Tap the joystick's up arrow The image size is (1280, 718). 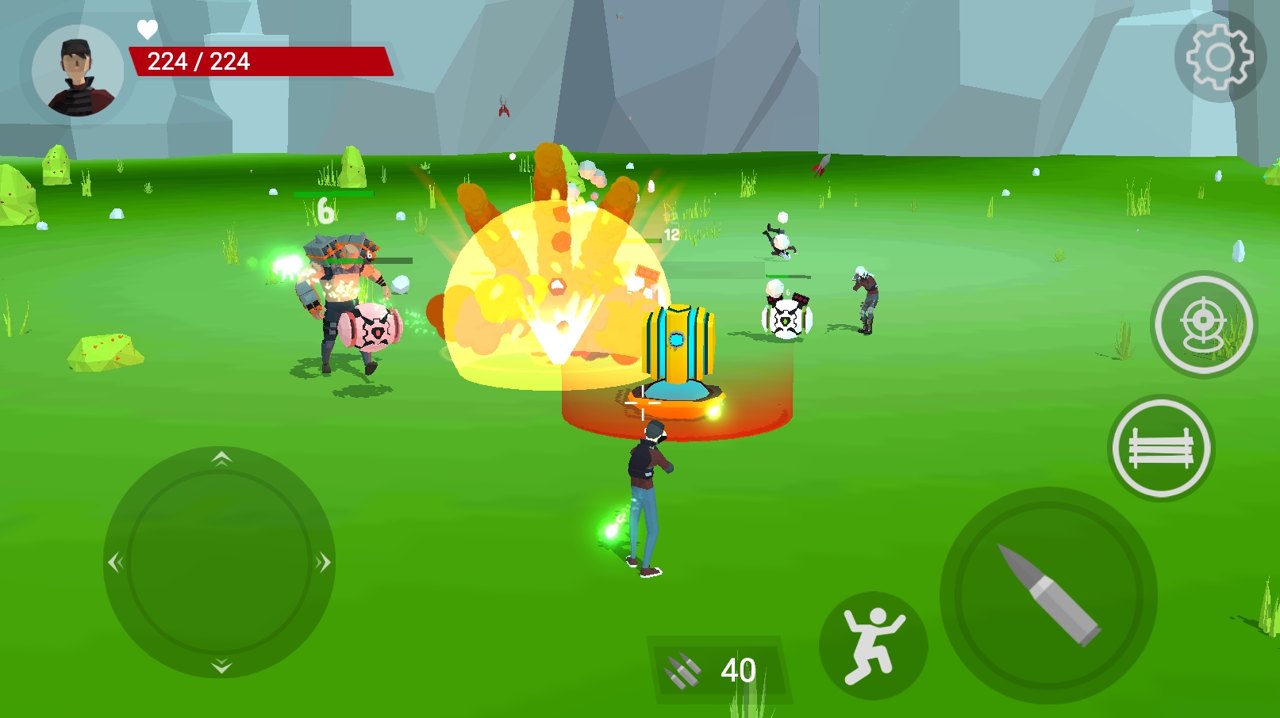point(221,459)
